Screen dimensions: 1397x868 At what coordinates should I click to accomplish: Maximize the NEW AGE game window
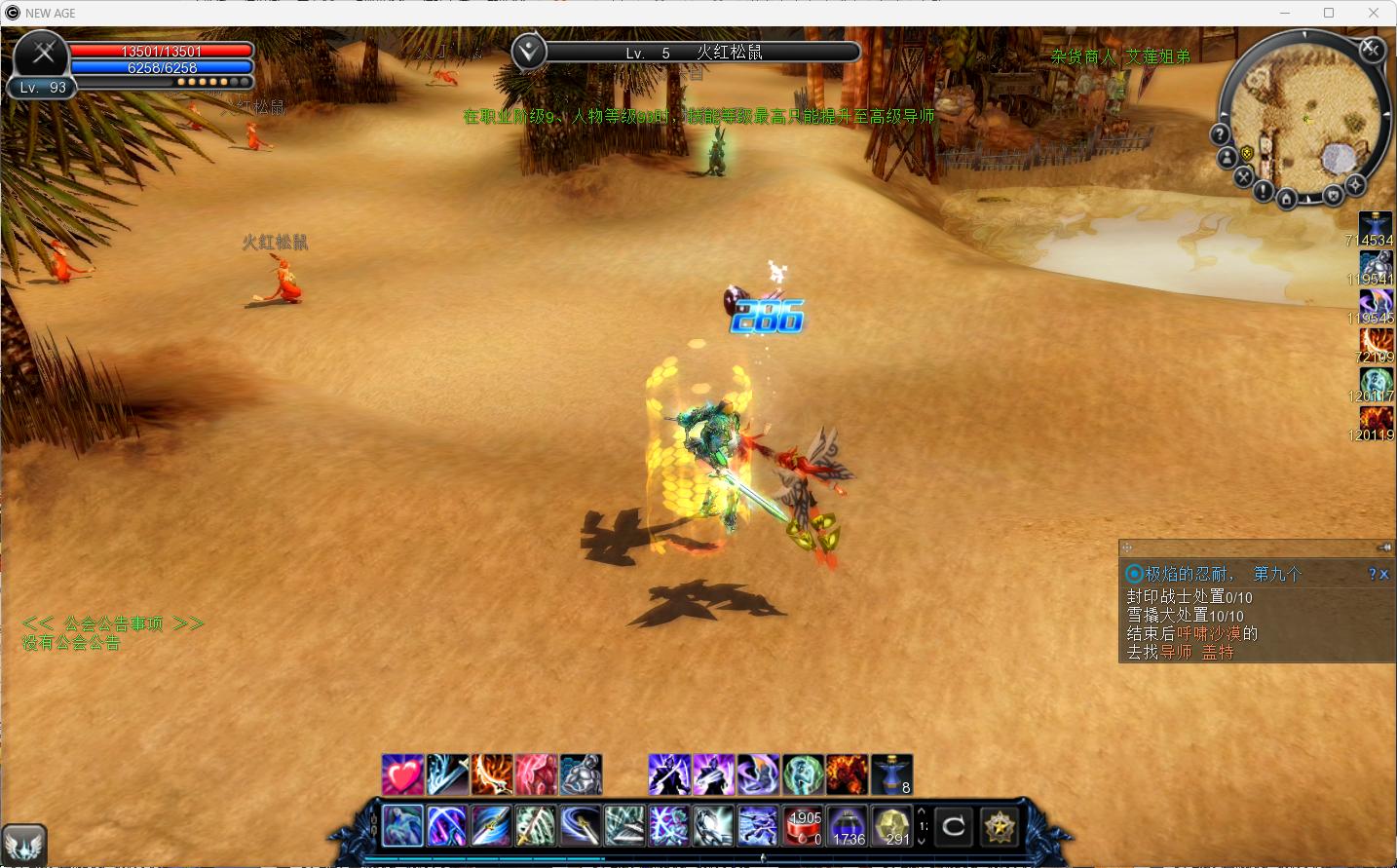tap(1329, 13)
